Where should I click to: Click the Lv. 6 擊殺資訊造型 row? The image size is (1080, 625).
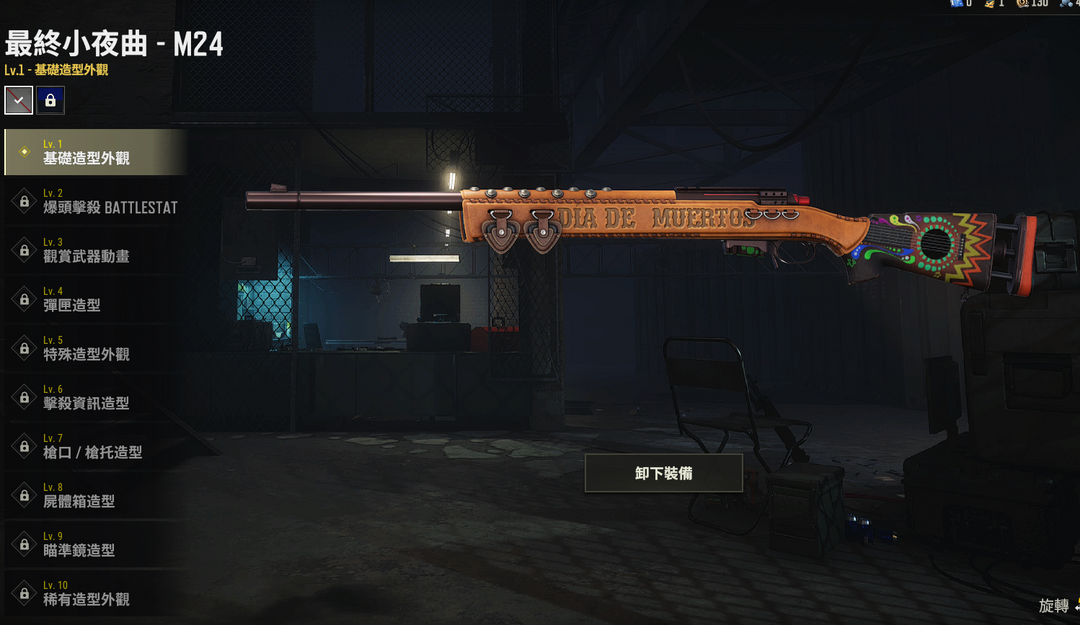click(x=95, y=397)
